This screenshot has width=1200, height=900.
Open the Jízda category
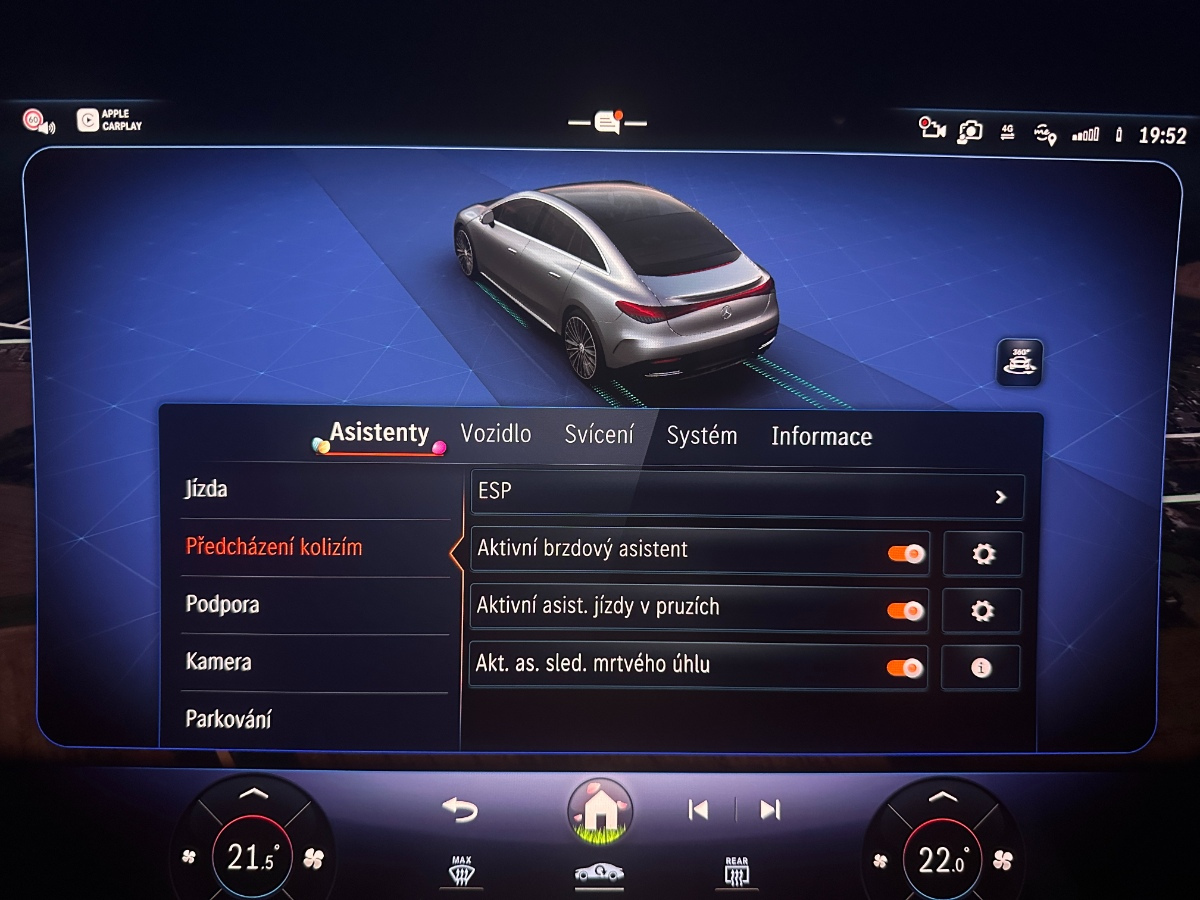point(207,489)
